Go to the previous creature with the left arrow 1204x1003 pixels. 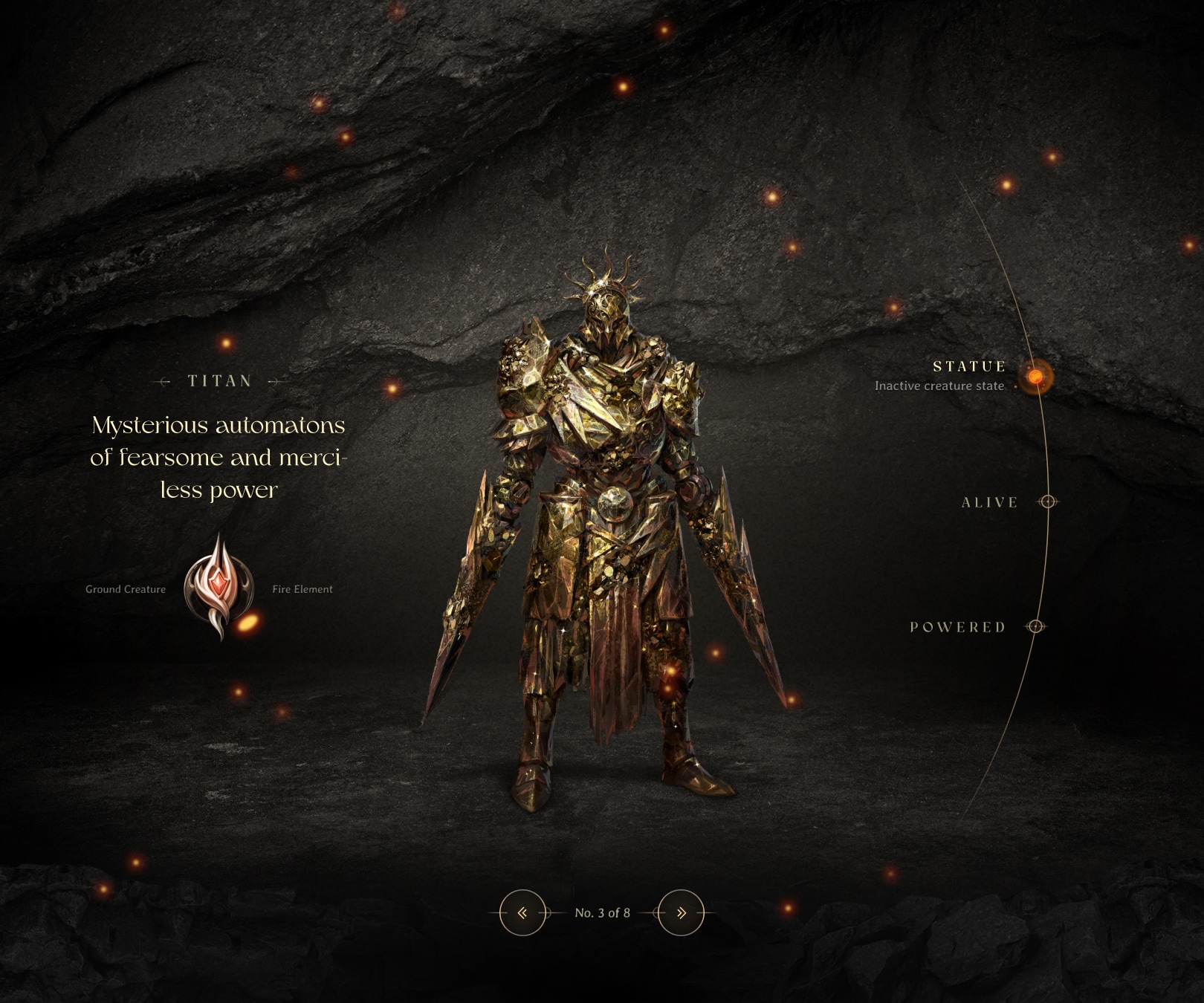522,912
